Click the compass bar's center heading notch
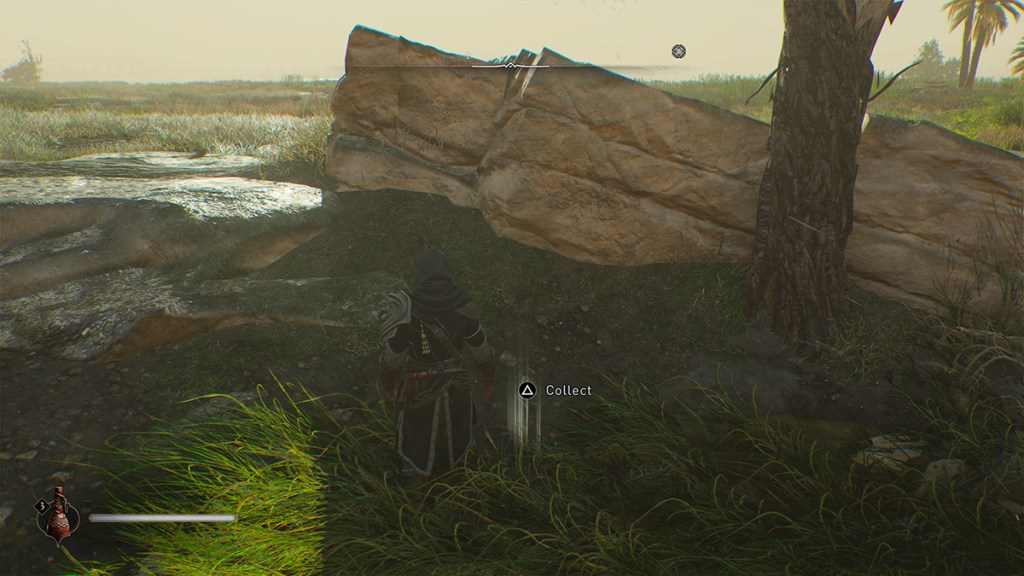 (511, 66)
